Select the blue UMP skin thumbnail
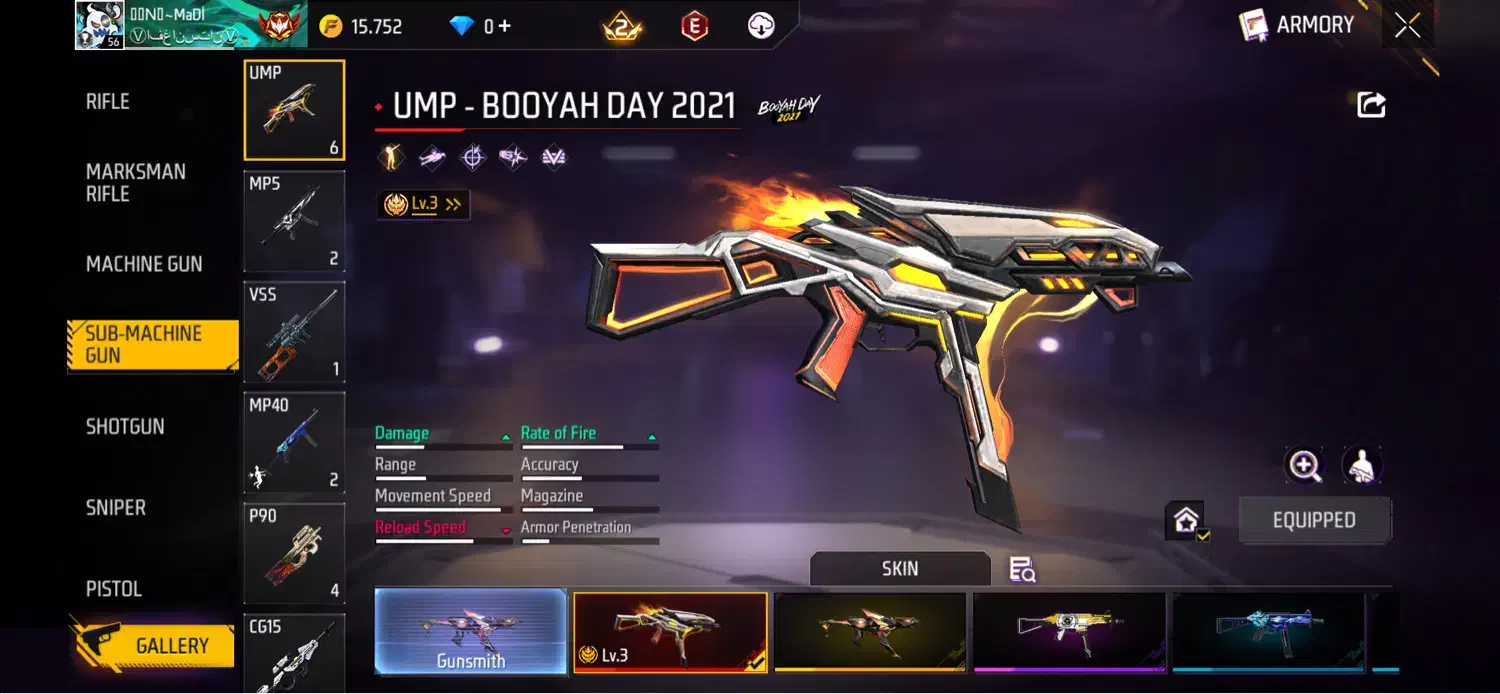This screenshot has width=1500, height=694. coord(1268,631)
